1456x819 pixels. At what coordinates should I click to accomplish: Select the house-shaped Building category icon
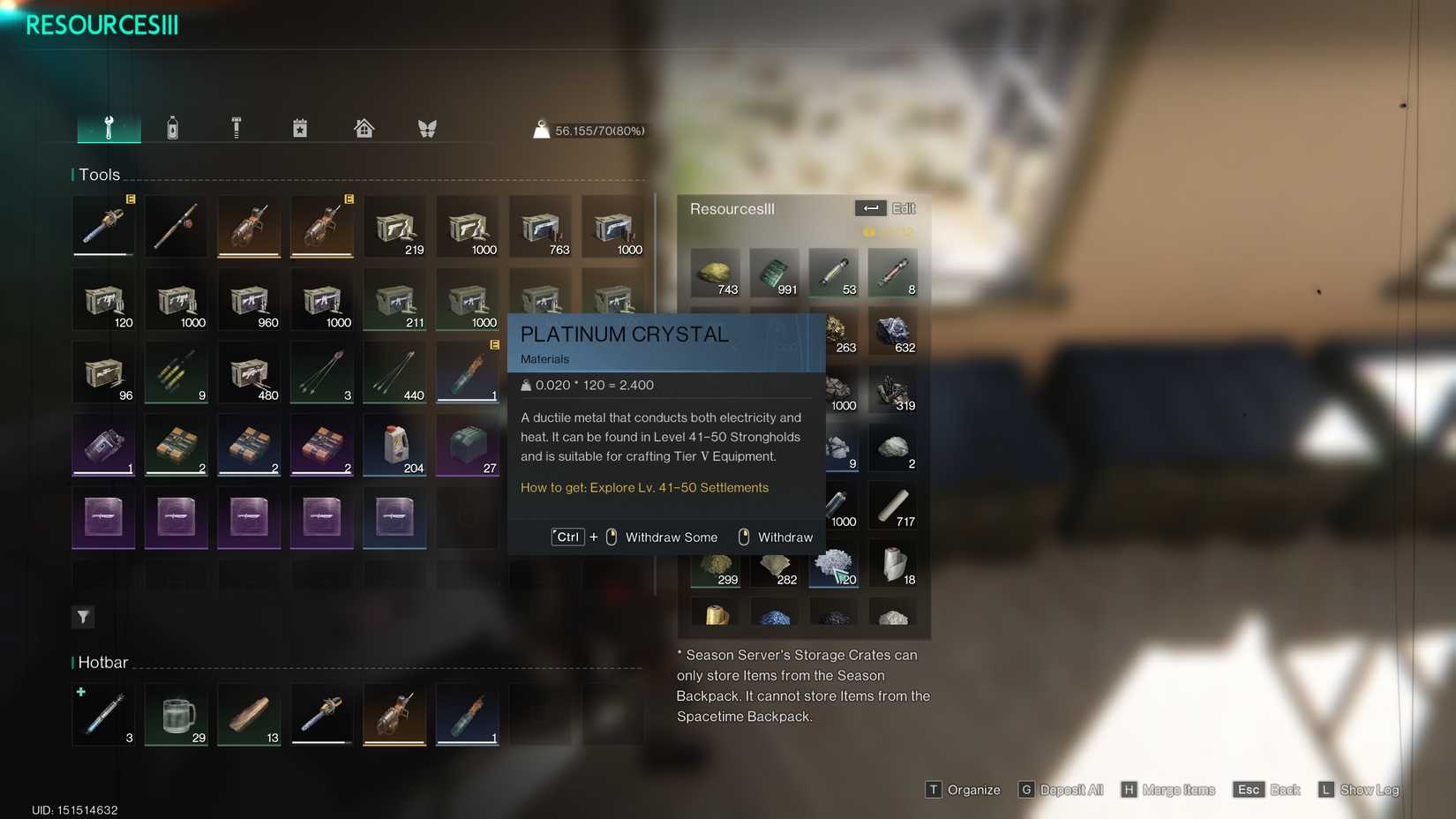point(363,127)
